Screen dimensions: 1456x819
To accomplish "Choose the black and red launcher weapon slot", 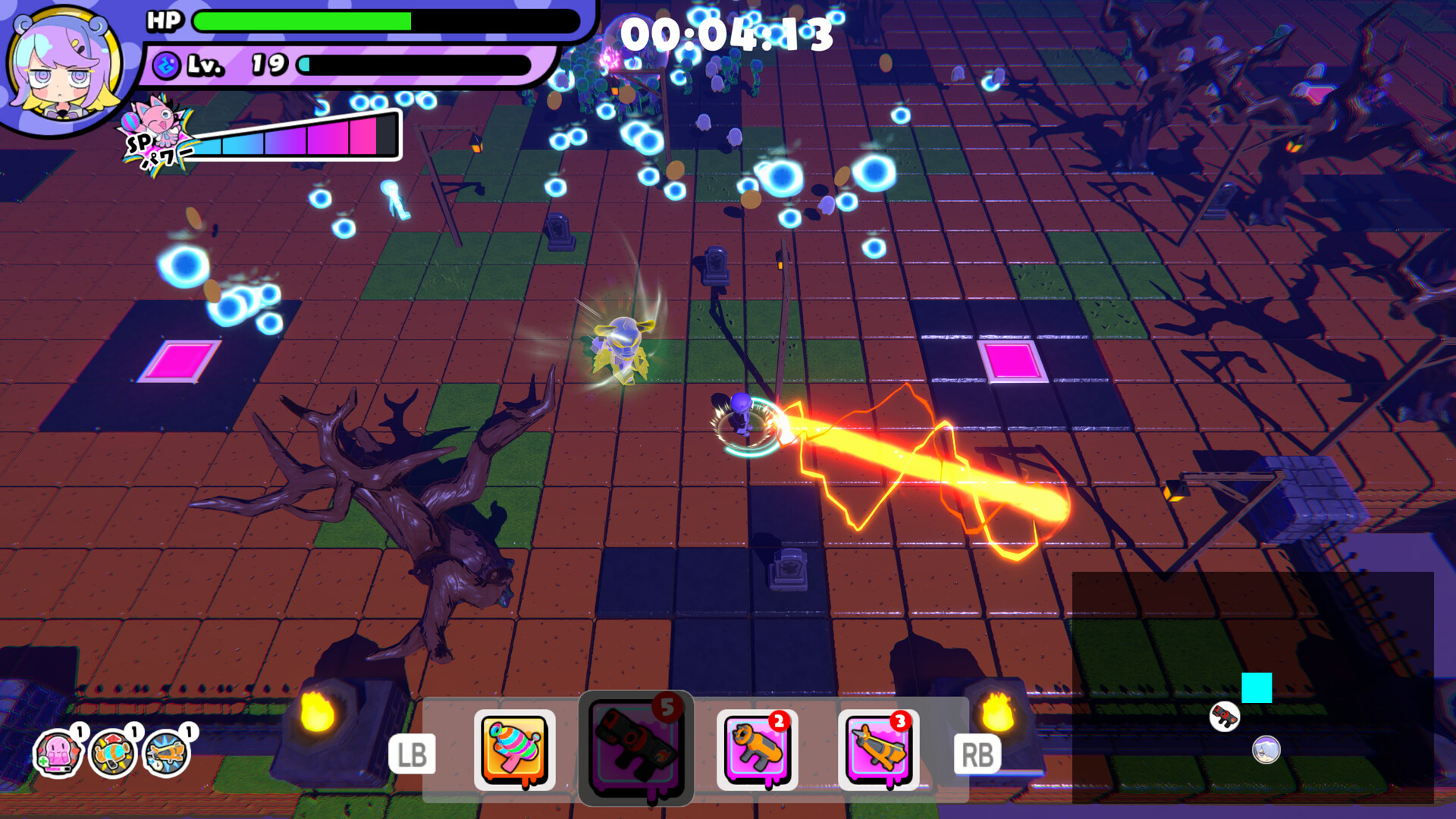I will click(x=635, y=748).
